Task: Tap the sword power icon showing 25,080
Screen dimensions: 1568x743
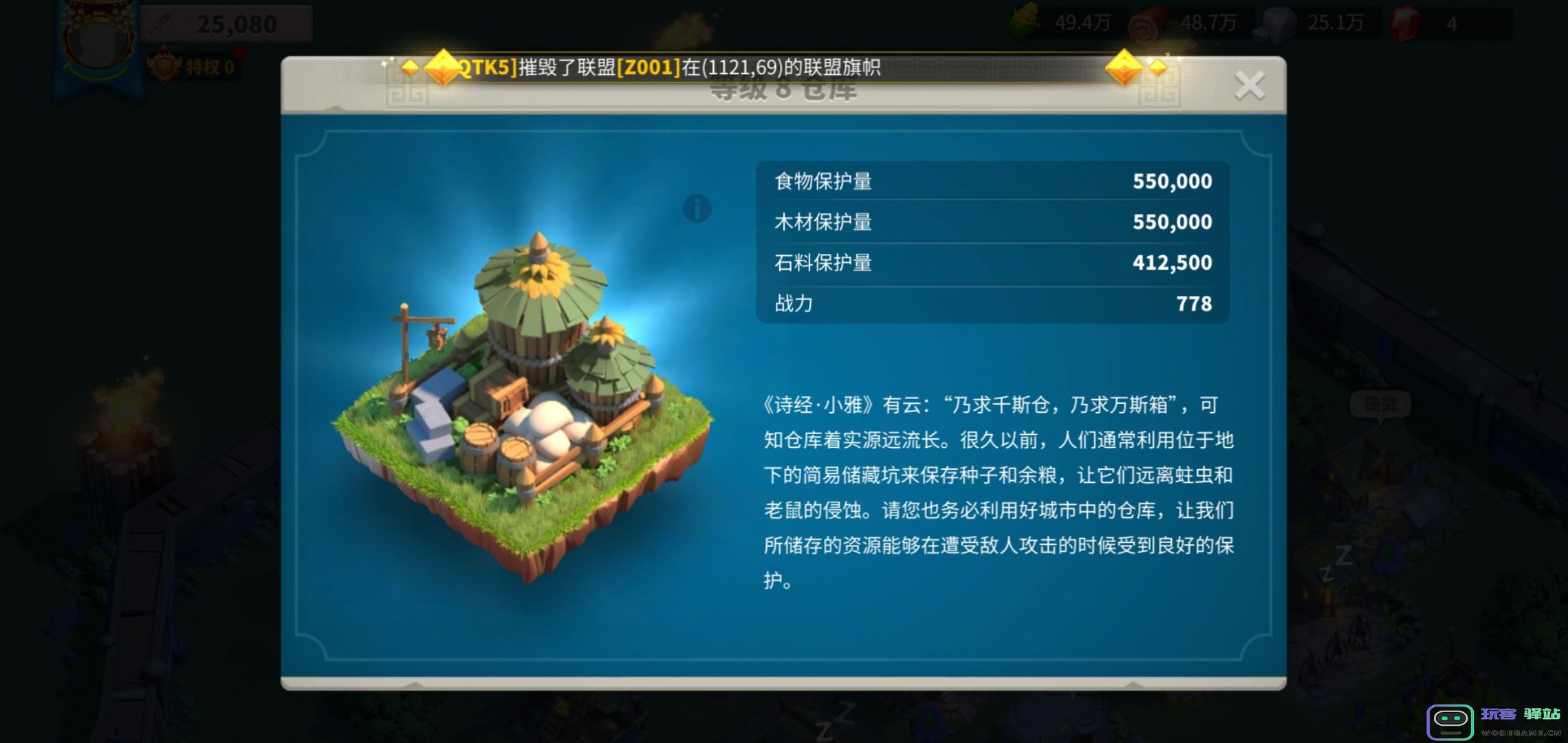Action: (x=160, y=23)
